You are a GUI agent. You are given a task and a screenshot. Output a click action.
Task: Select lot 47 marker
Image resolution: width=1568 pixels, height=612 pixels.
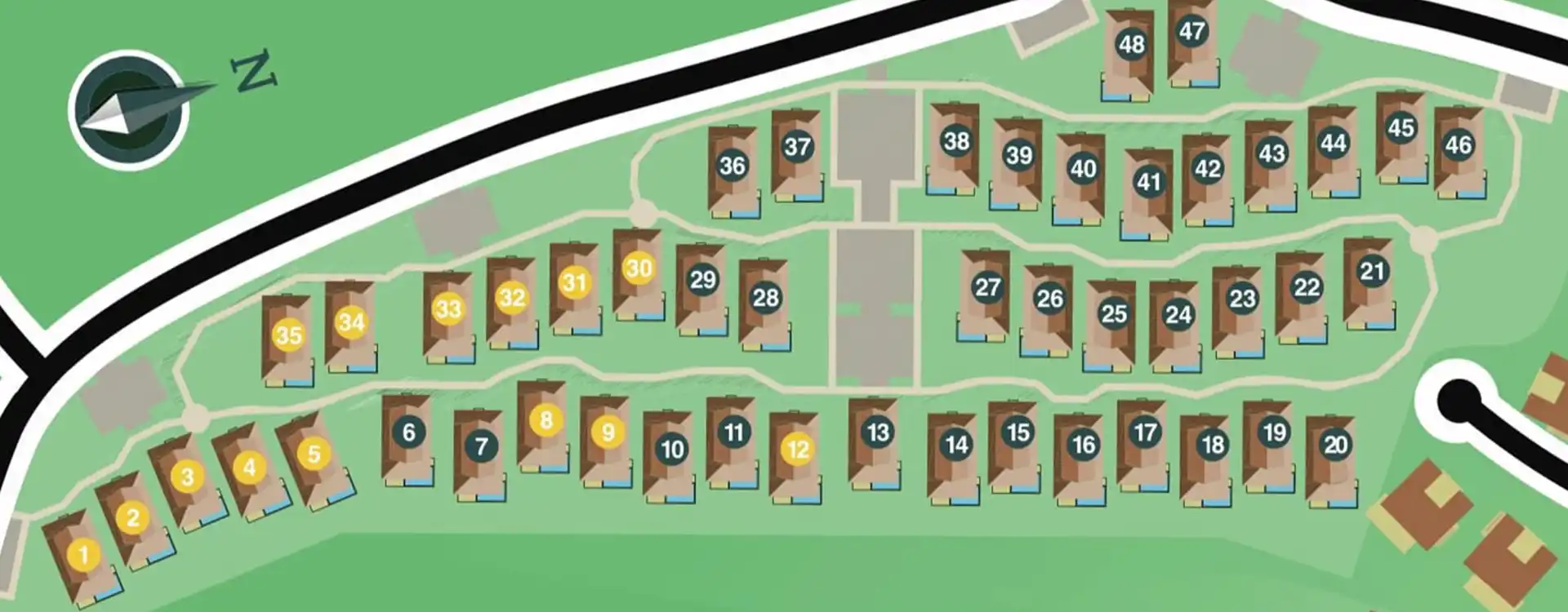pyautogui.click(x=1192, y=31)
